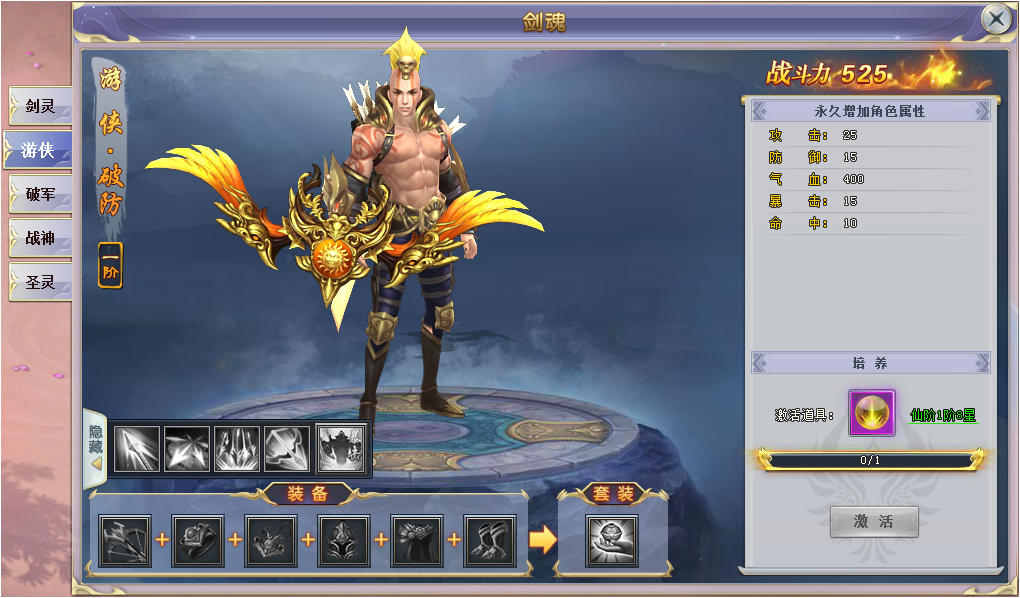The width and height of the screenshot is (1020, 598).
Task: Click the crossbow equipment slot
Action: pos(125,541)
